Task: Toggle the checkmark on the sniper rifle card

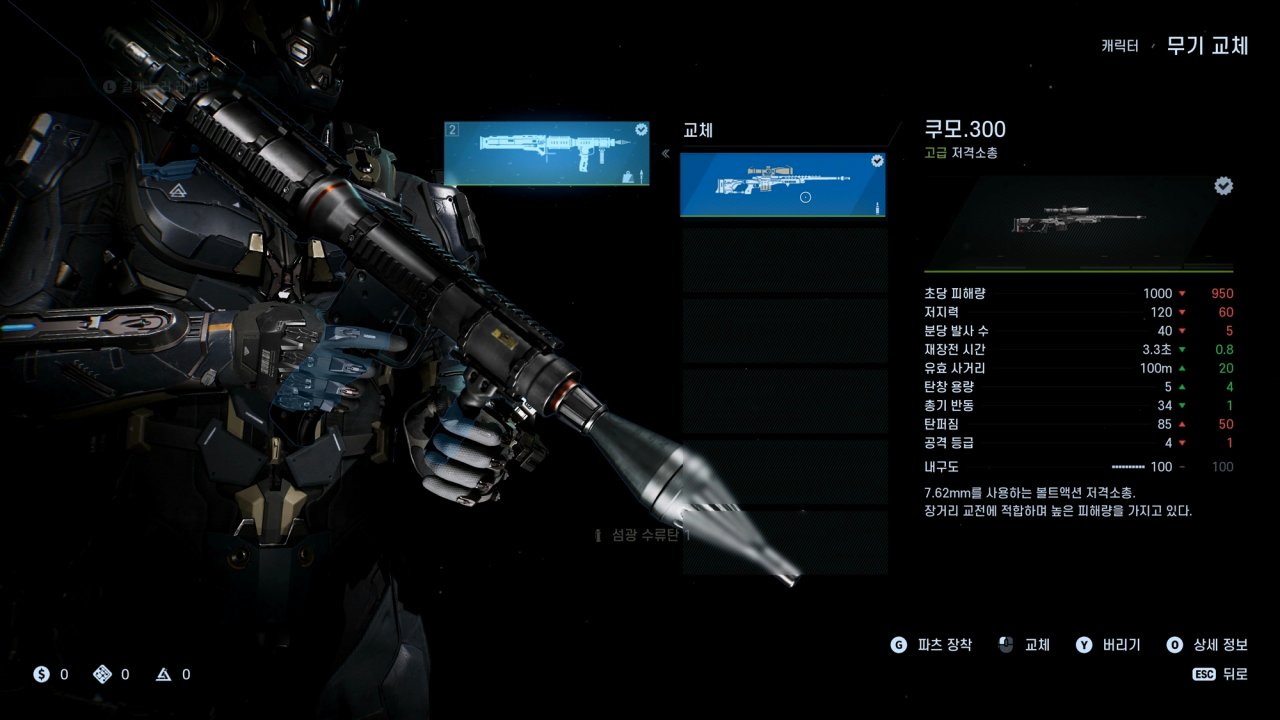Action: click(877, 162)
